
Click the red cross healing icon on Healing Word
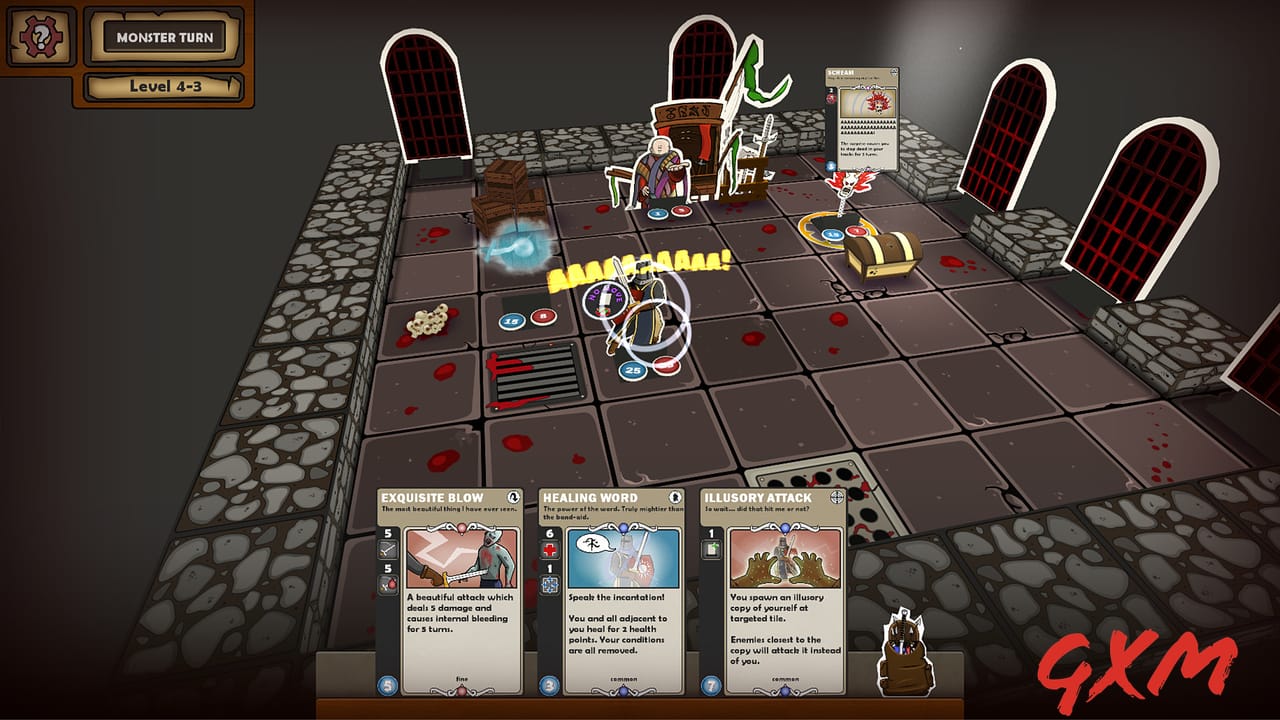pyautogui.click(x=548, y=549)
